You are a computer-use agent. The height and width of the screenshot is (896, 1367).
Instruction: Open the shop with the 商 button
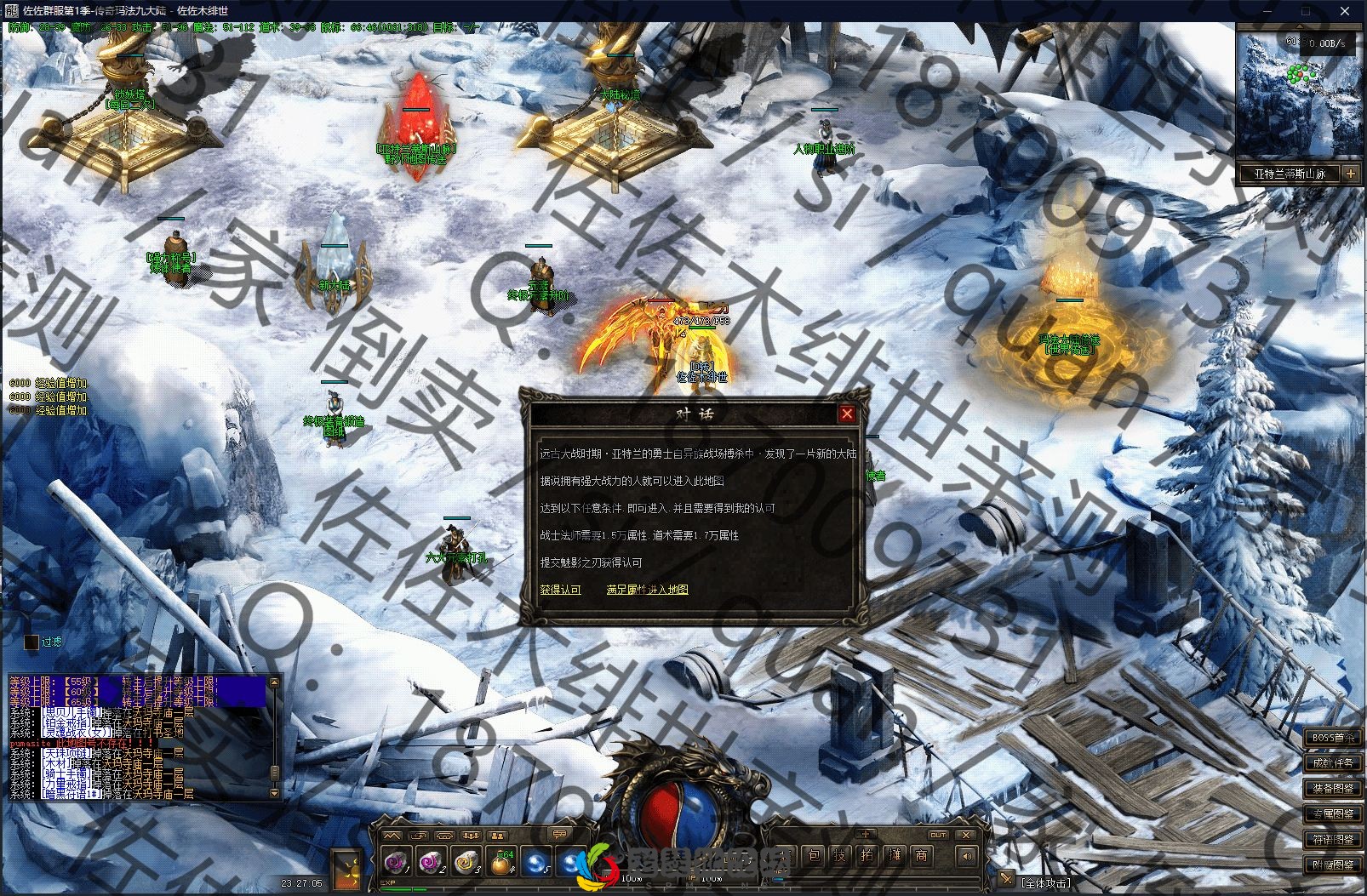pos(921,856)
